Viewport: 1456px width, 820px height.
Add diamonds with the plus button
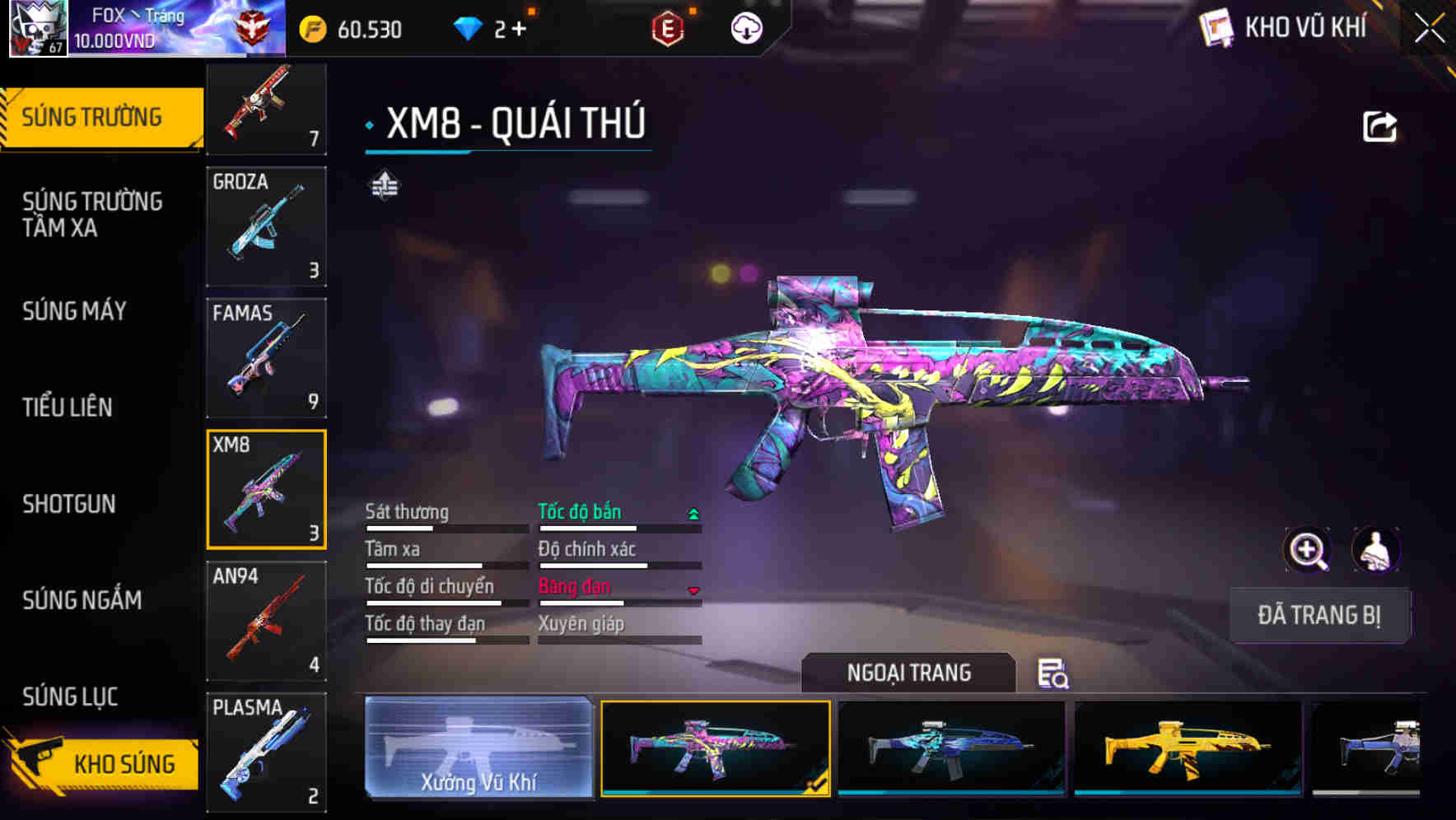pos(519,30)
